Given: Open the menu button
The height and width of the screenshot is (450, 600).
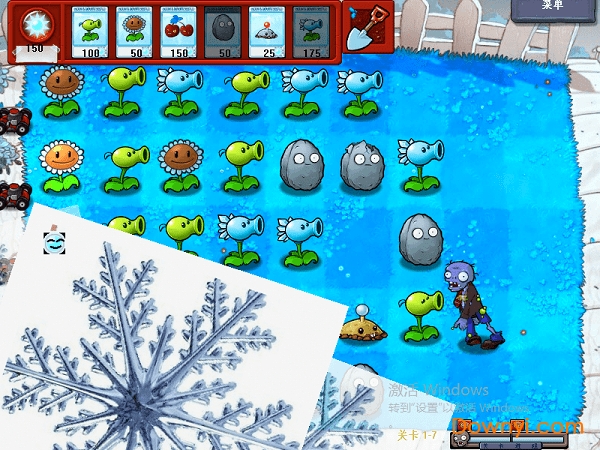Looking at the screenshot, I should 553,7.
